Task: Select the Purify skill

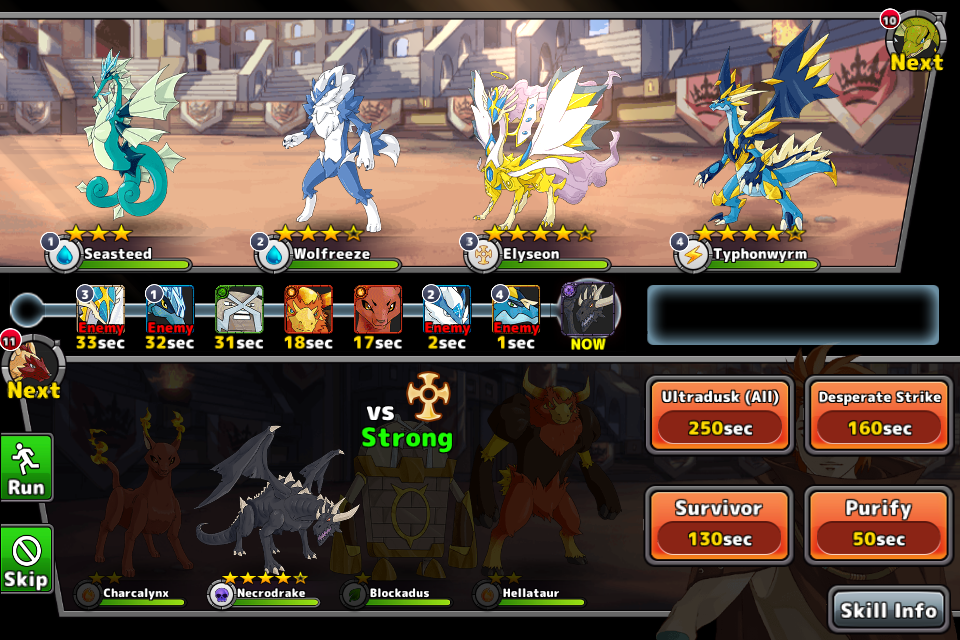Action: point(879,524)
